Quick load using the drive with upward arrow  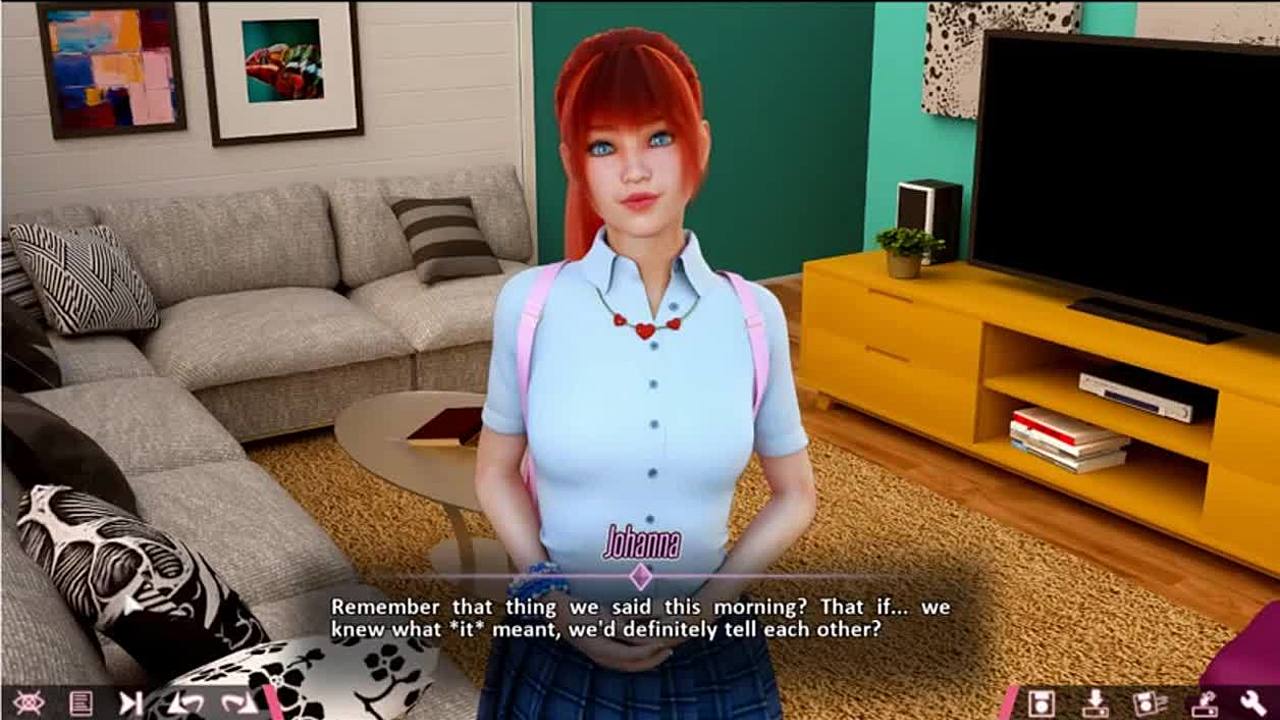[1203, 703]
